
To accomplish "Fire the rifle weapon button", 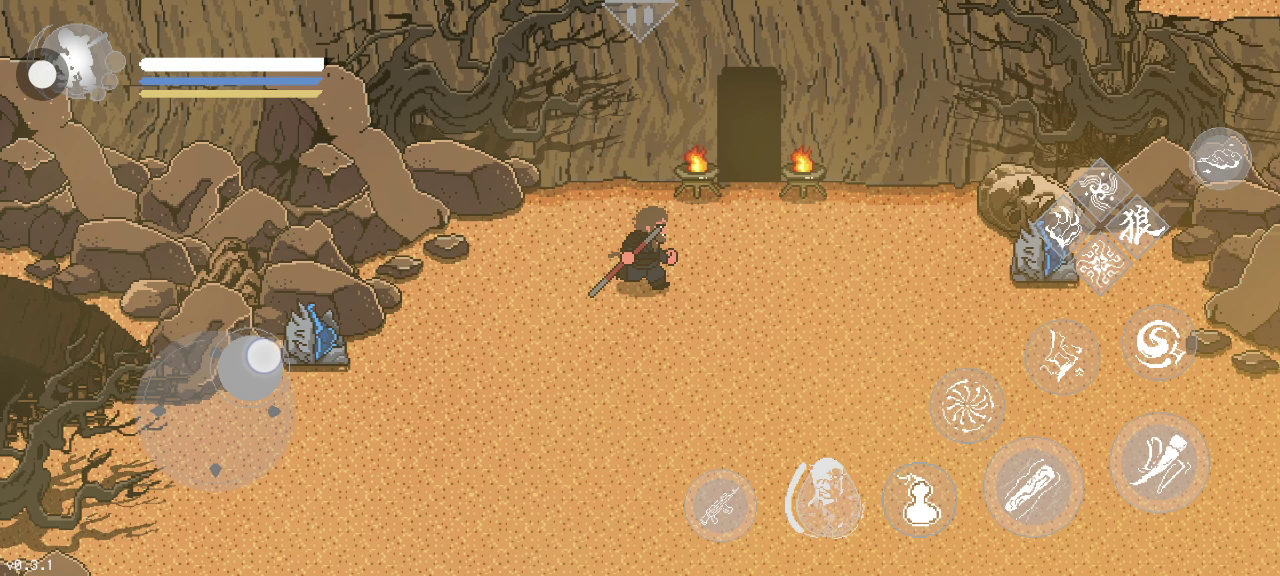I will coord(720,505).
